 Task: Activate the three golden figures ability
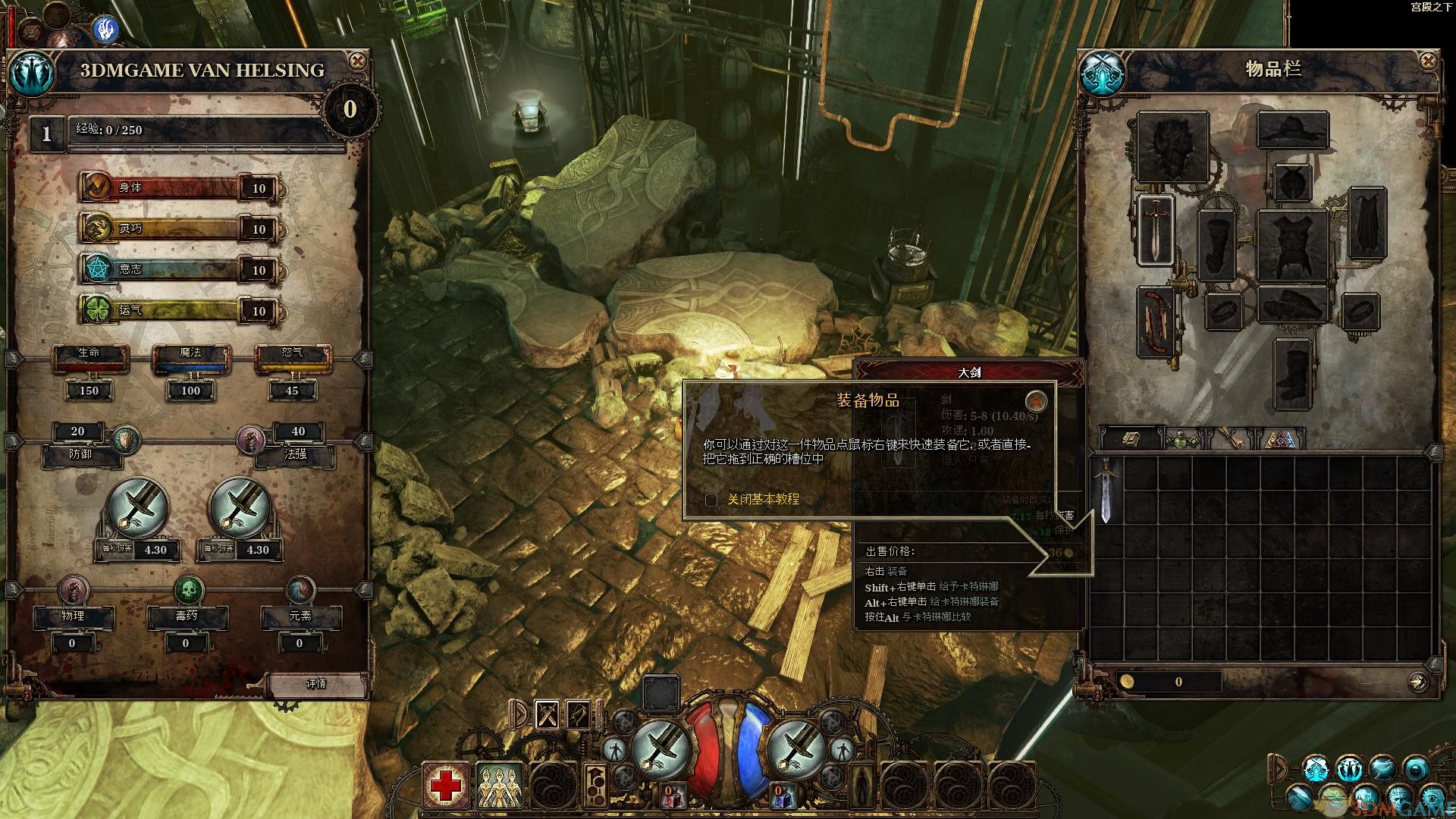click(500, 785)
